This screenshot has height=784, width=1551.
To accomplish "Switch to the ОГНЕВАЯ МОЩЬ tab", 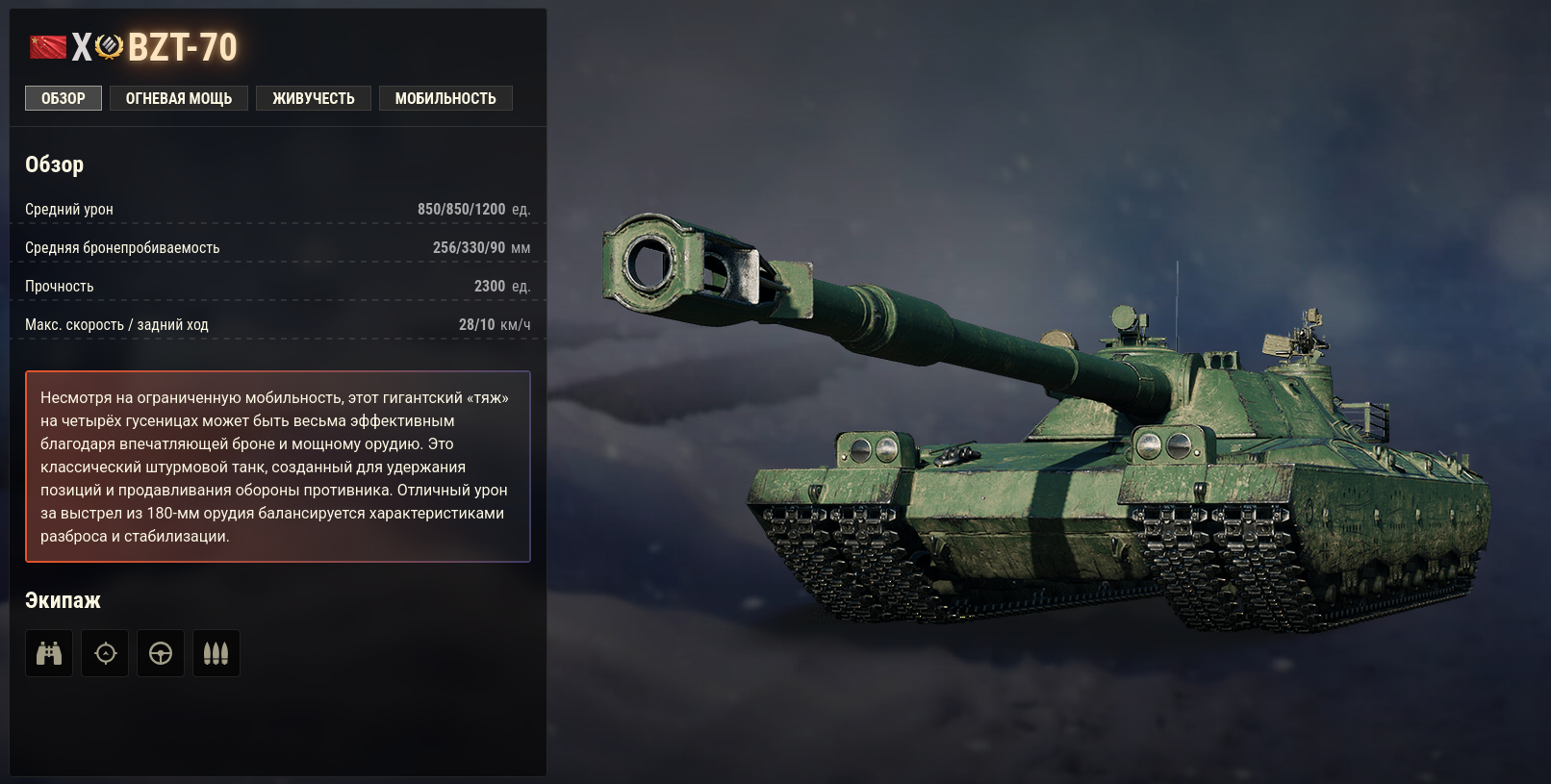I will 178,97.
